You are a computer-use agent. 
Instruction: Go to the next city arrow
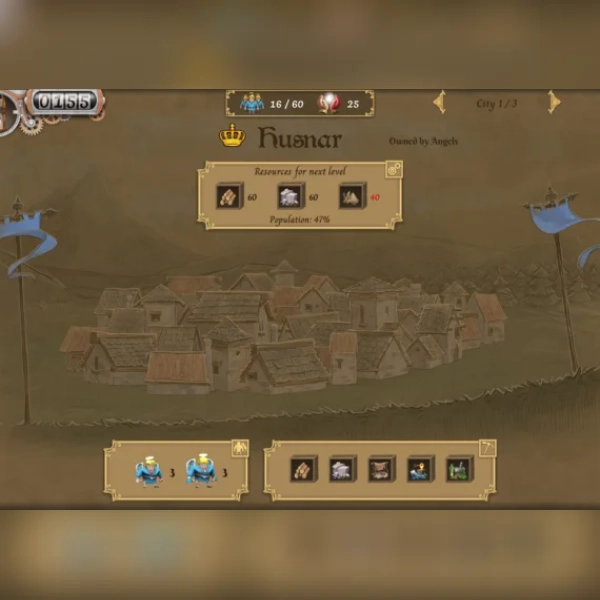553,102
